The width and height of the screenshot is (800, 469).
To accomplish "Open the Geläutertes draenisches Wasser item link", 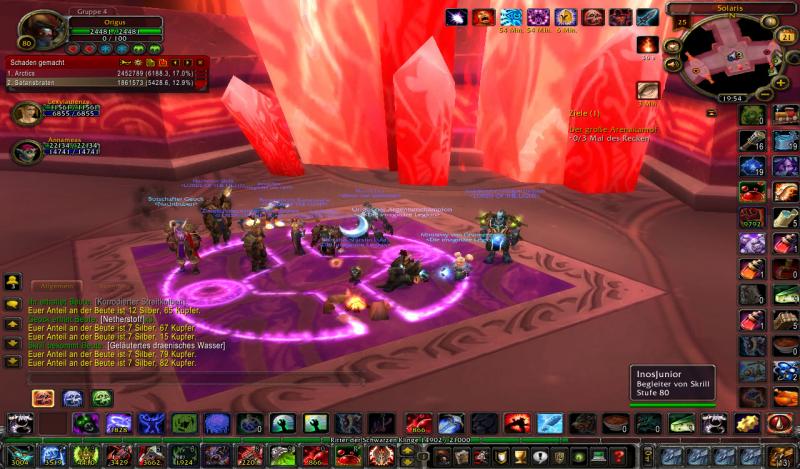I will pyautogui.click(x=167, y=345).
